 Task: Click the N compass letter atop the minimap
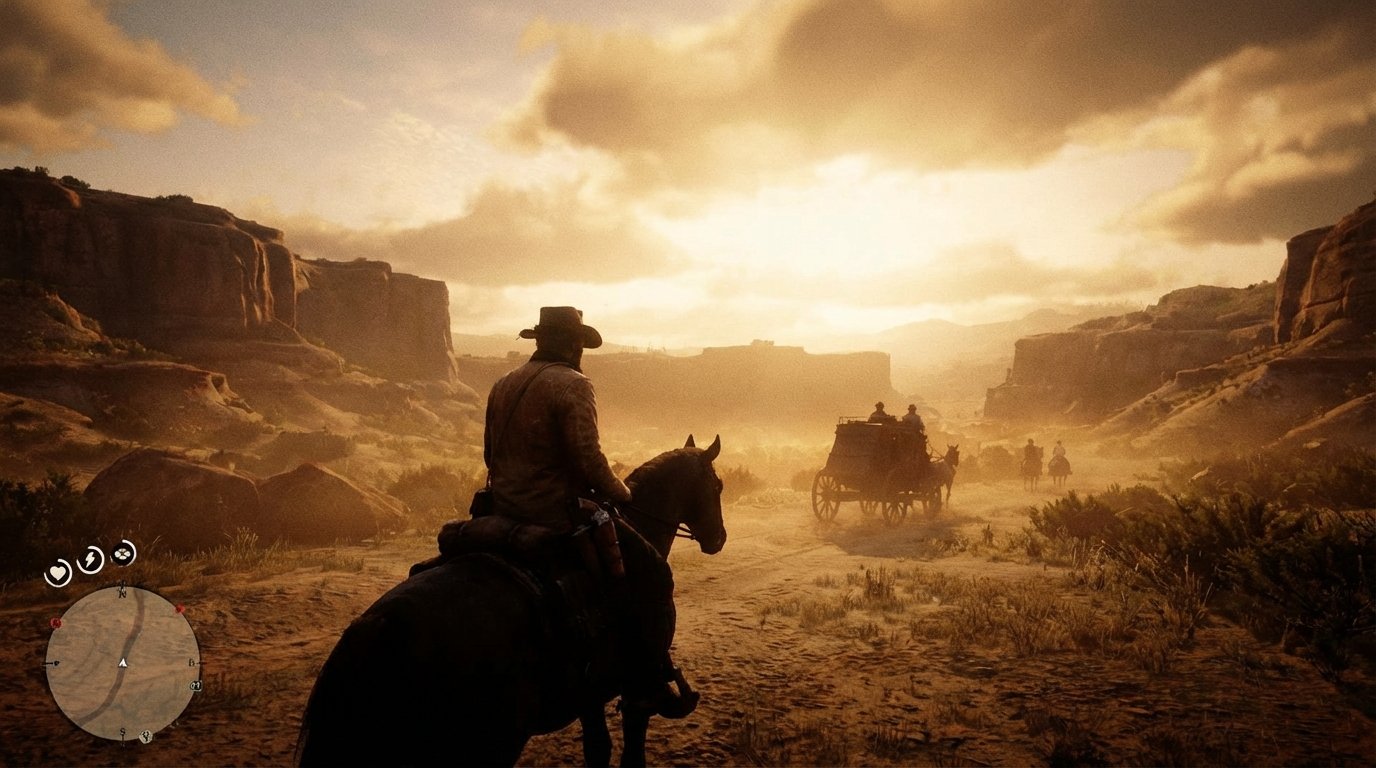122,593
